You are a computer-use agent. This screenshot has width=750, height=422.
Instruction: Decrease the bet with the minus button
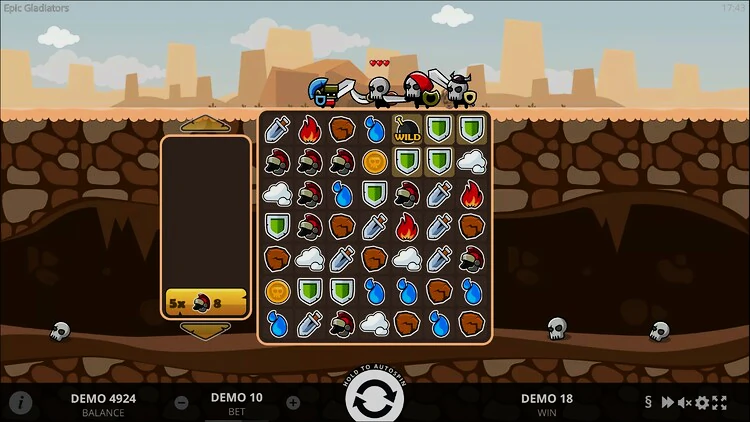[x=182, y=403]
